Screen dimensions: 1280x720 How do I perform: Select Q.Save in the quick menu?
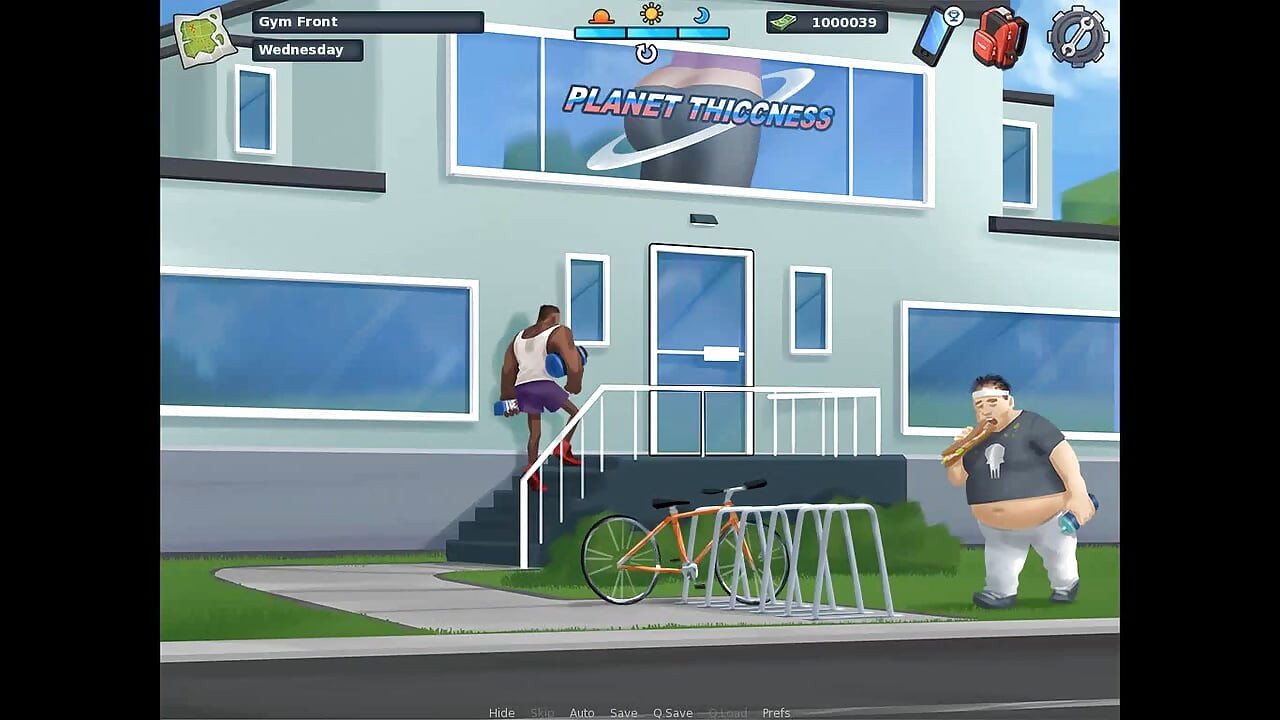(671, 712)
